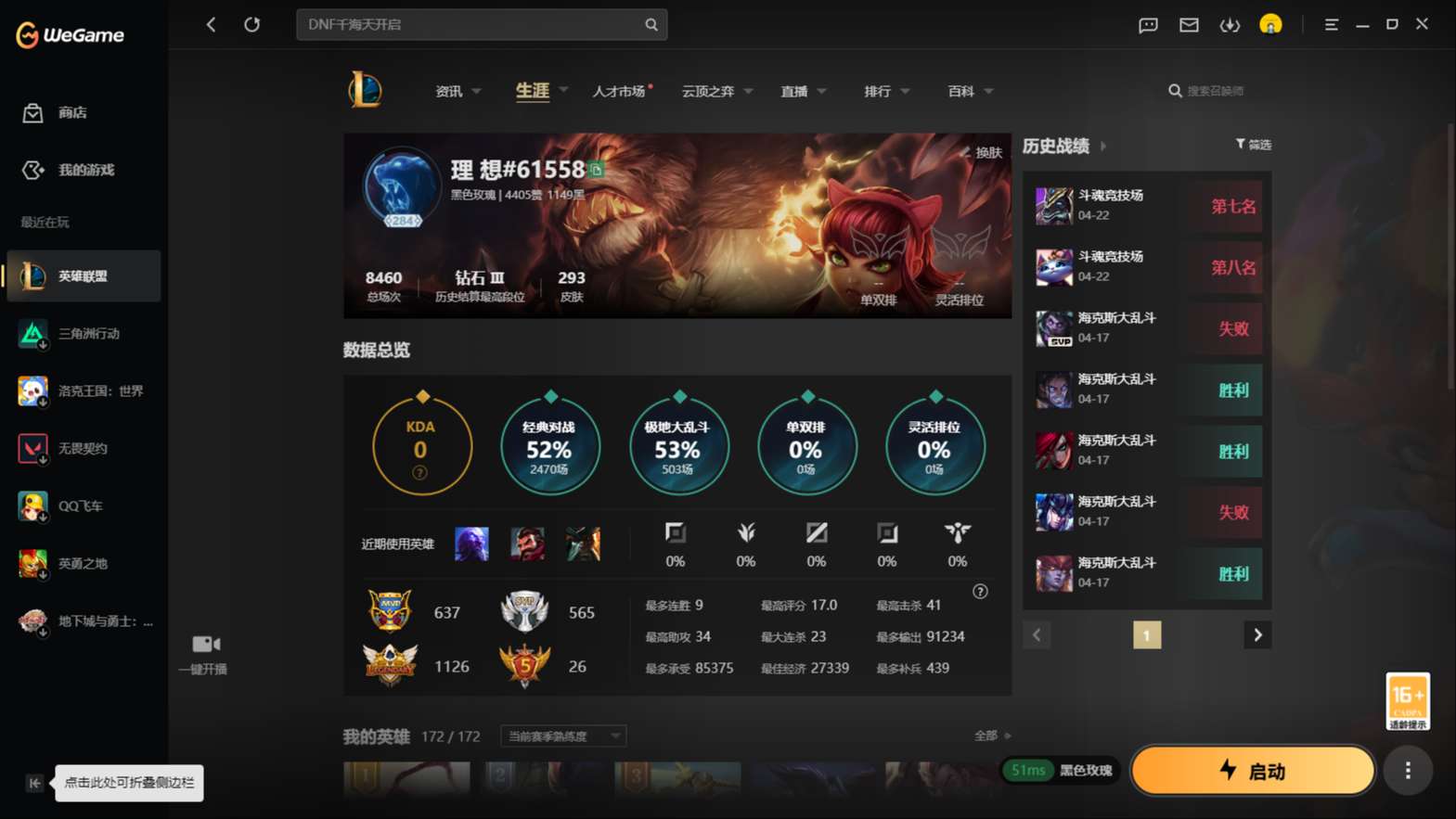Open the chat messages icon in titlebar

[1147, 25]
